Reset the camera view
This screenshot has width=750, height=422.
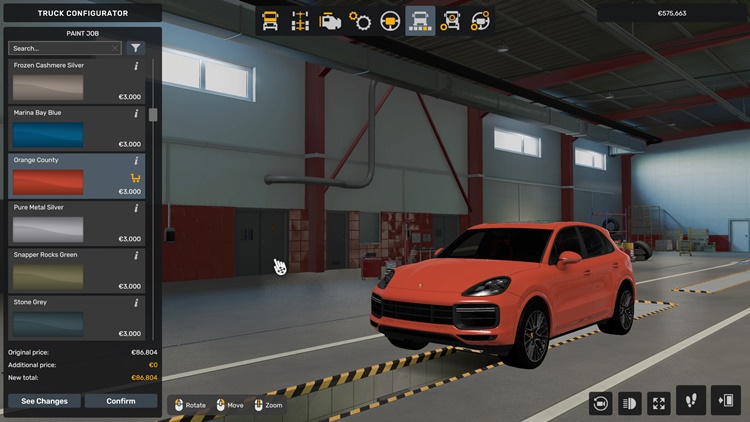(601, 402)
